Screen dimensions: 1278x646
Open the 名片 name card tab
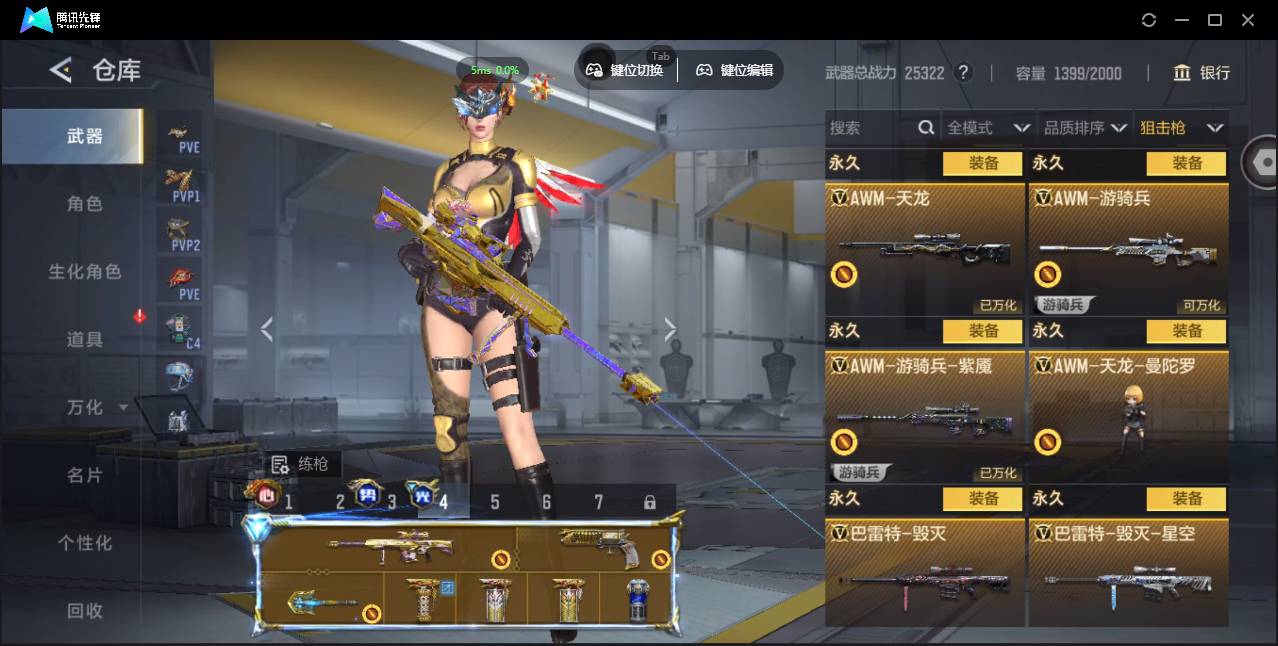pos(85,476)
